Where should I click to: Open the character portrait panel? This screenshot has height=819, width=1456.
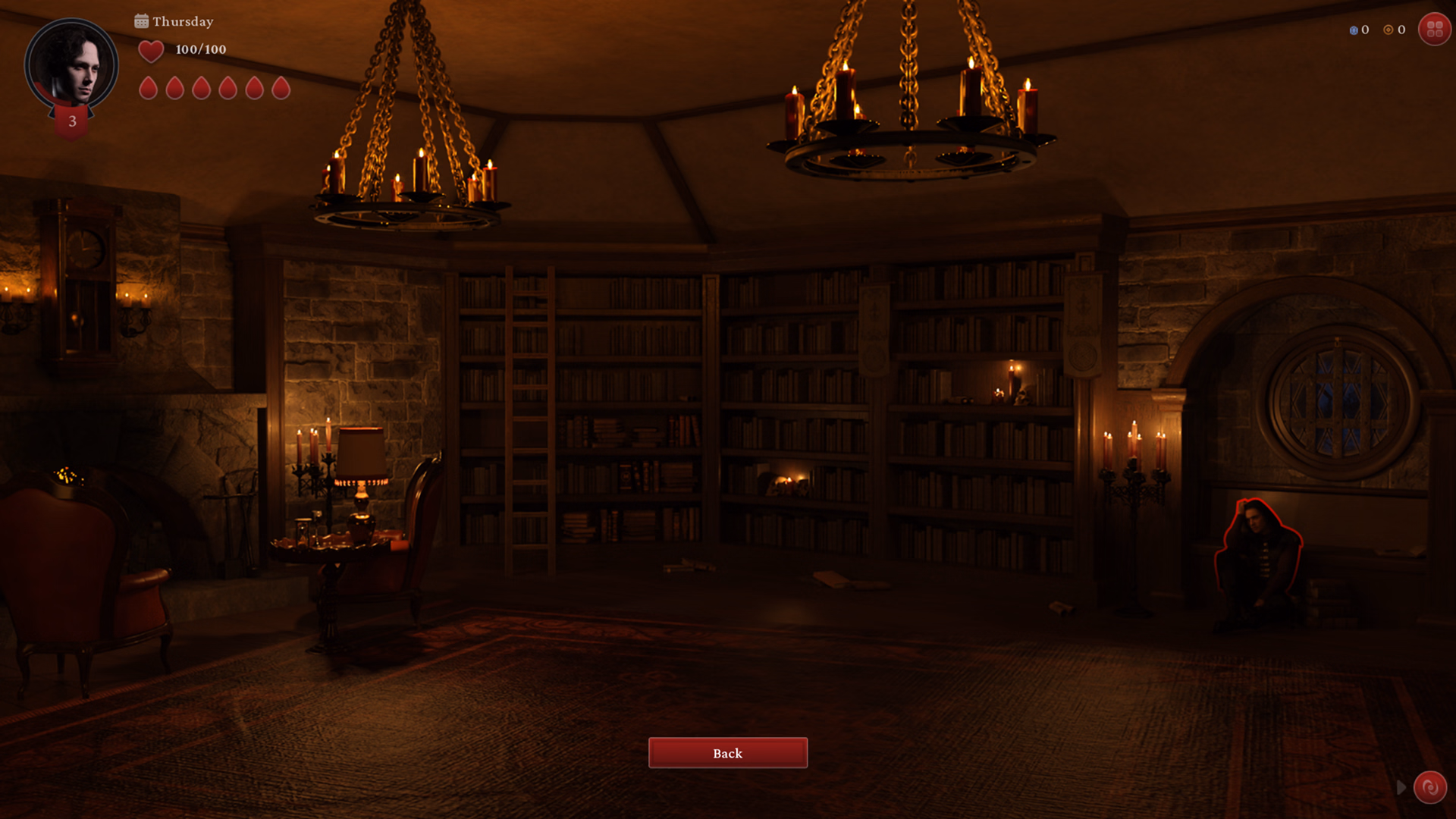click(71, 65)
